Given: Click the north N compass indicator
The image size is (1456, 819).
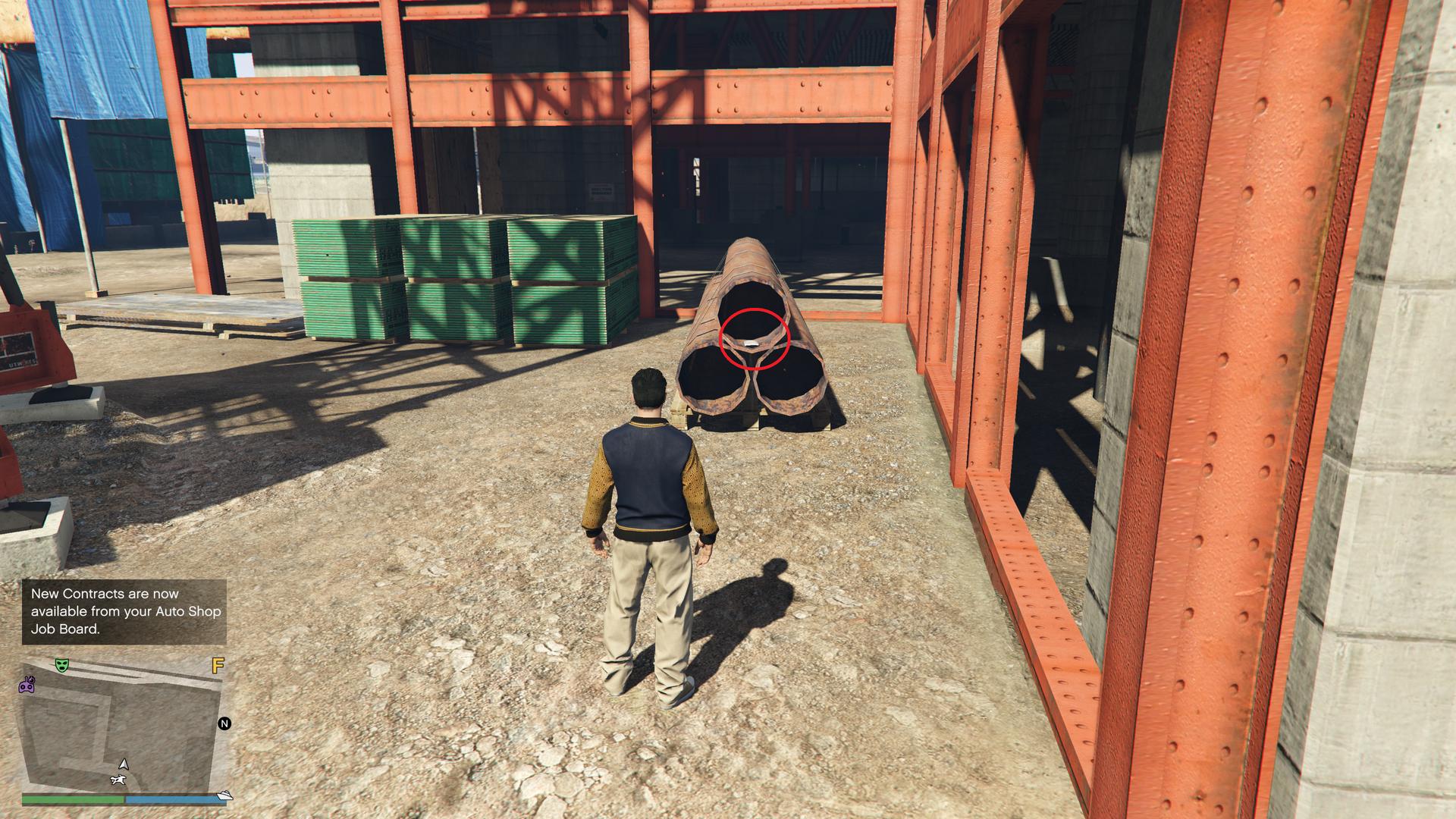Looking at the screenshot, I should (224, 723).
